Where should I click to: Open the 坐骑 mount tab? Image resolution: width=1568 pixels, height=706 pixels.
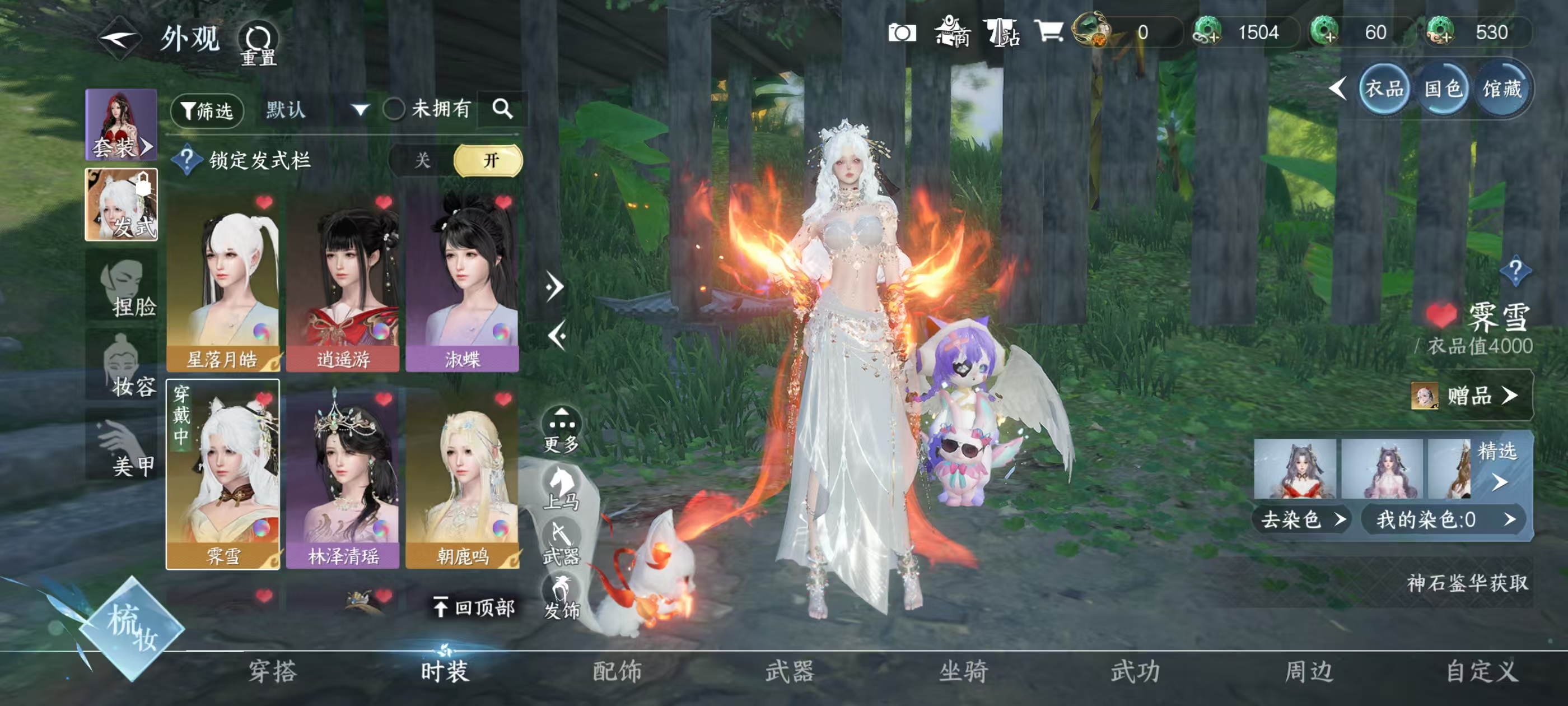[x=963, y=671]
